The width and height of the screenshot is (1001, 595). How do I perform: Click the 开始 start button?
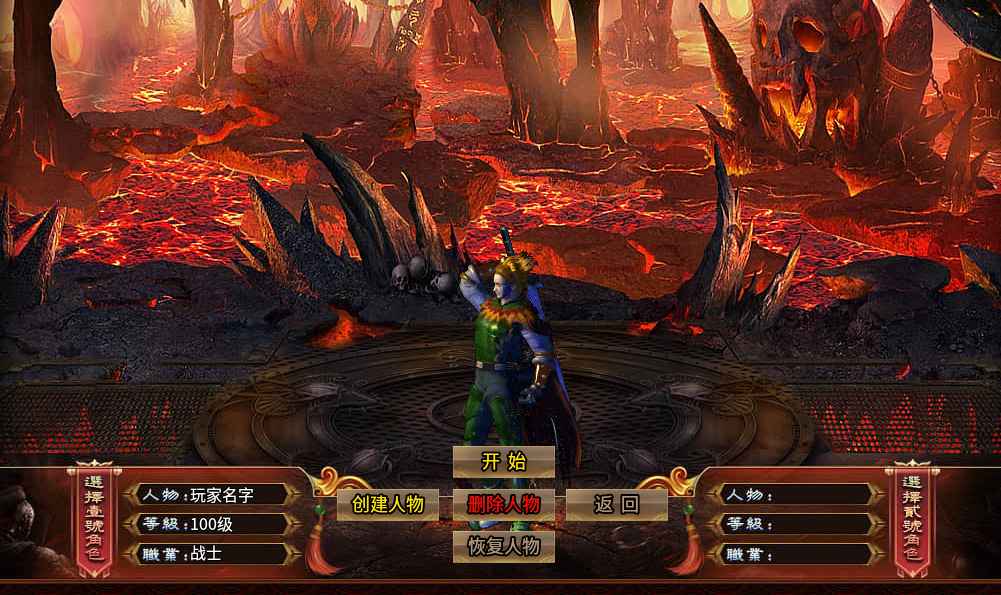pos(503,461)
